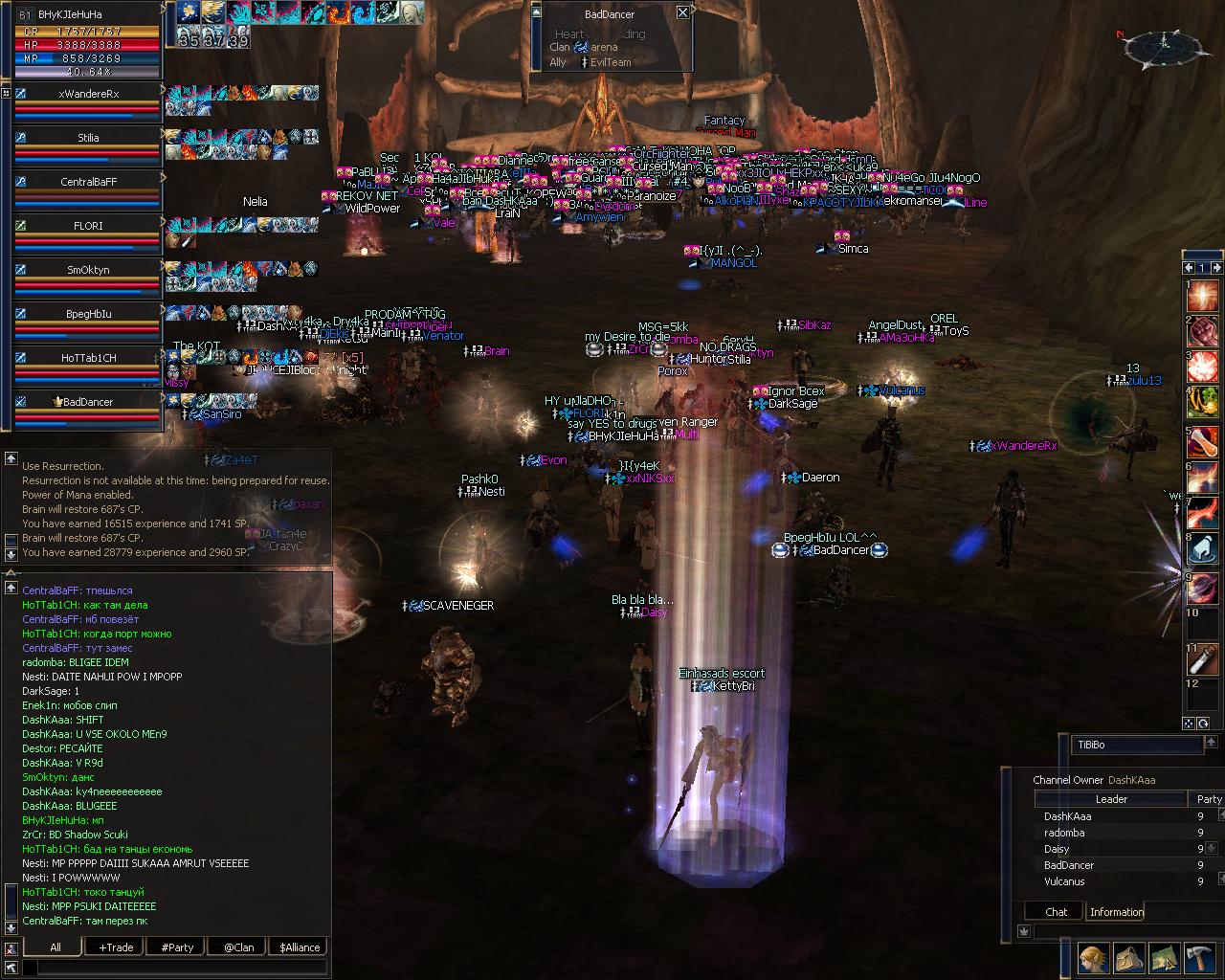Click the compass radar
The image size is (1225, 980).
(1163, 44)
